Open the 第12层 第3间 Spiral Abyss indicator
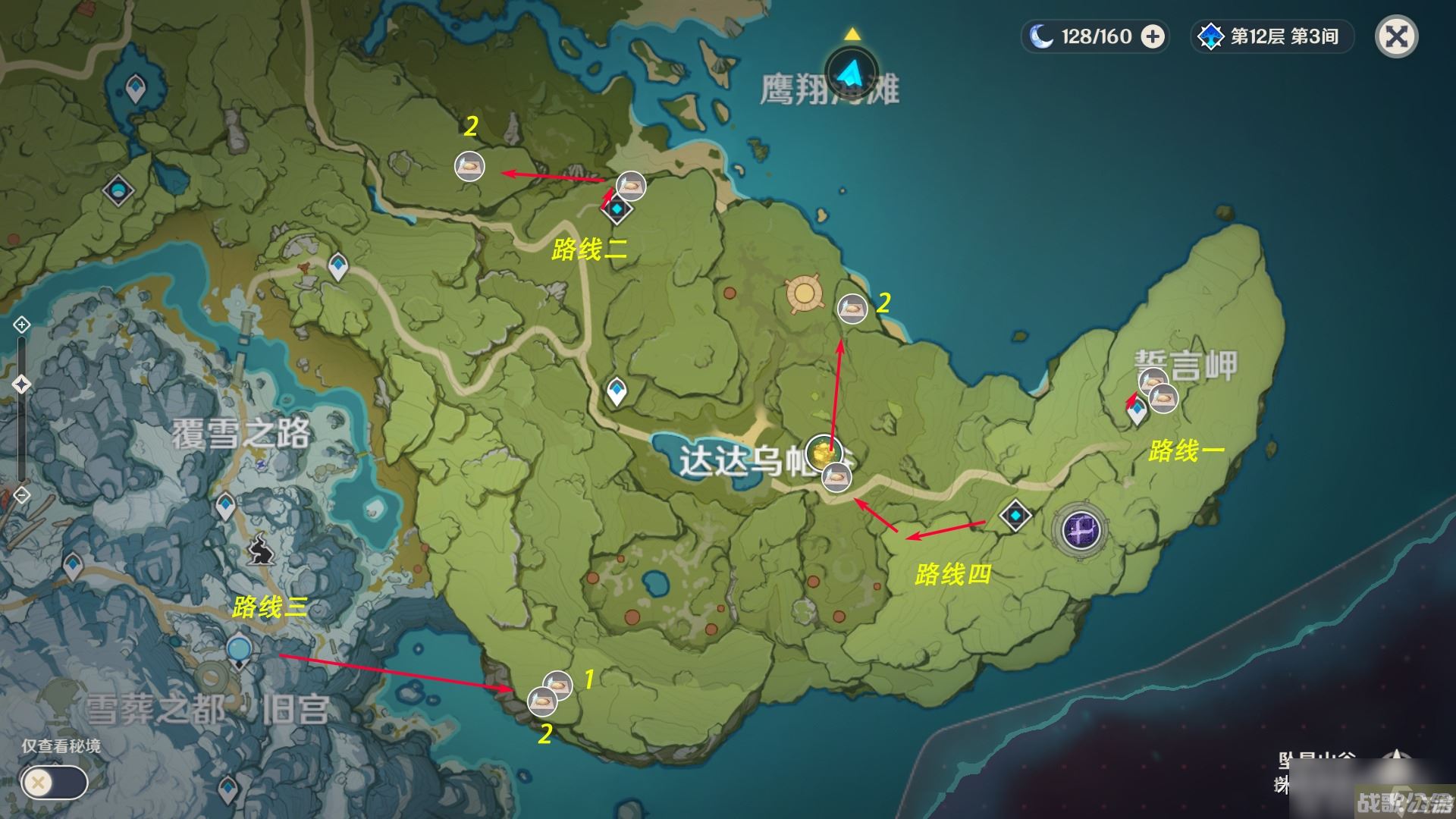Viewport: 1456px width, 819px height. click(x=1272, y=36)
